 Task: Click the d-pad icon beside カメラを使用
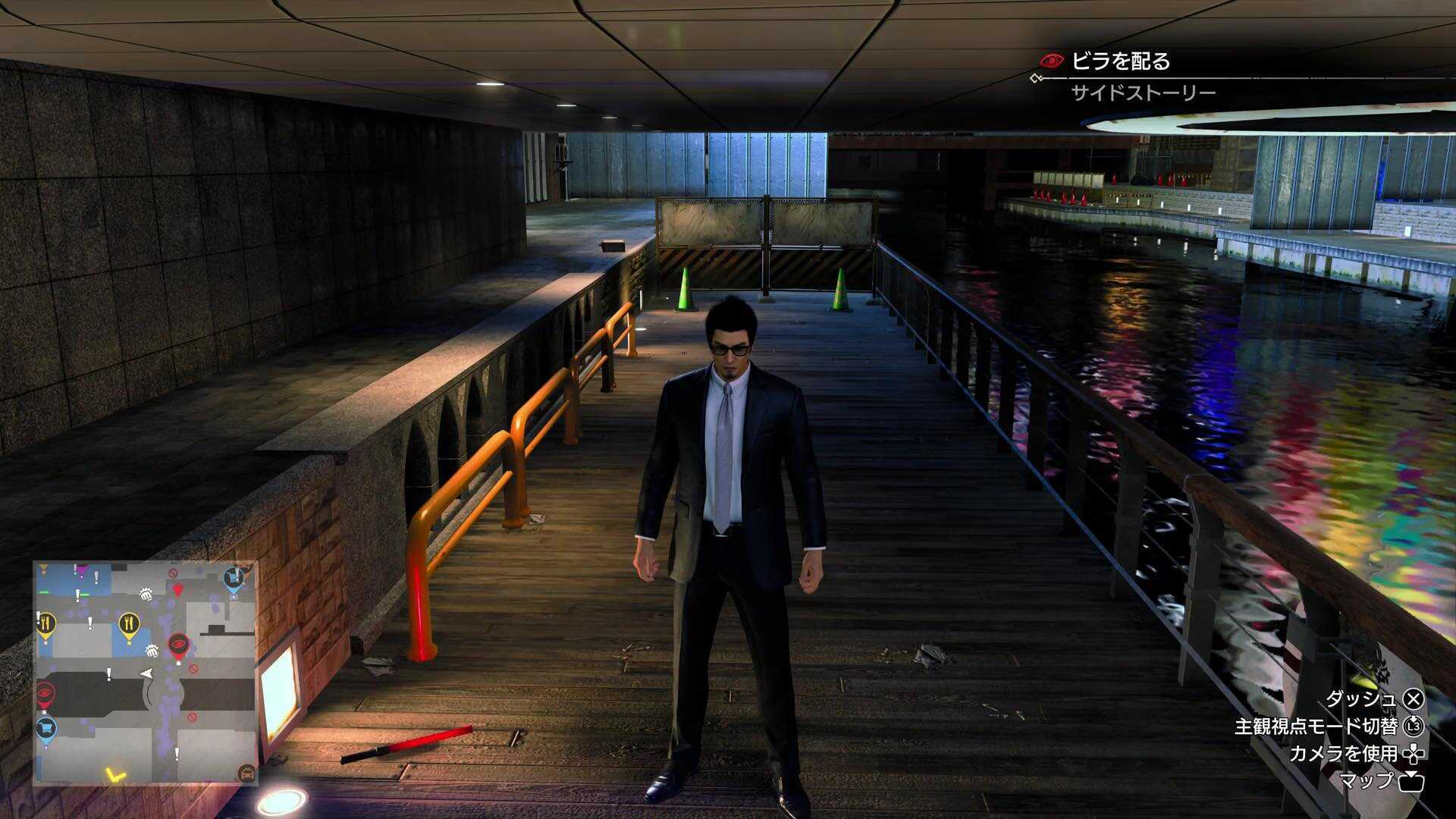click(1412, 755)
